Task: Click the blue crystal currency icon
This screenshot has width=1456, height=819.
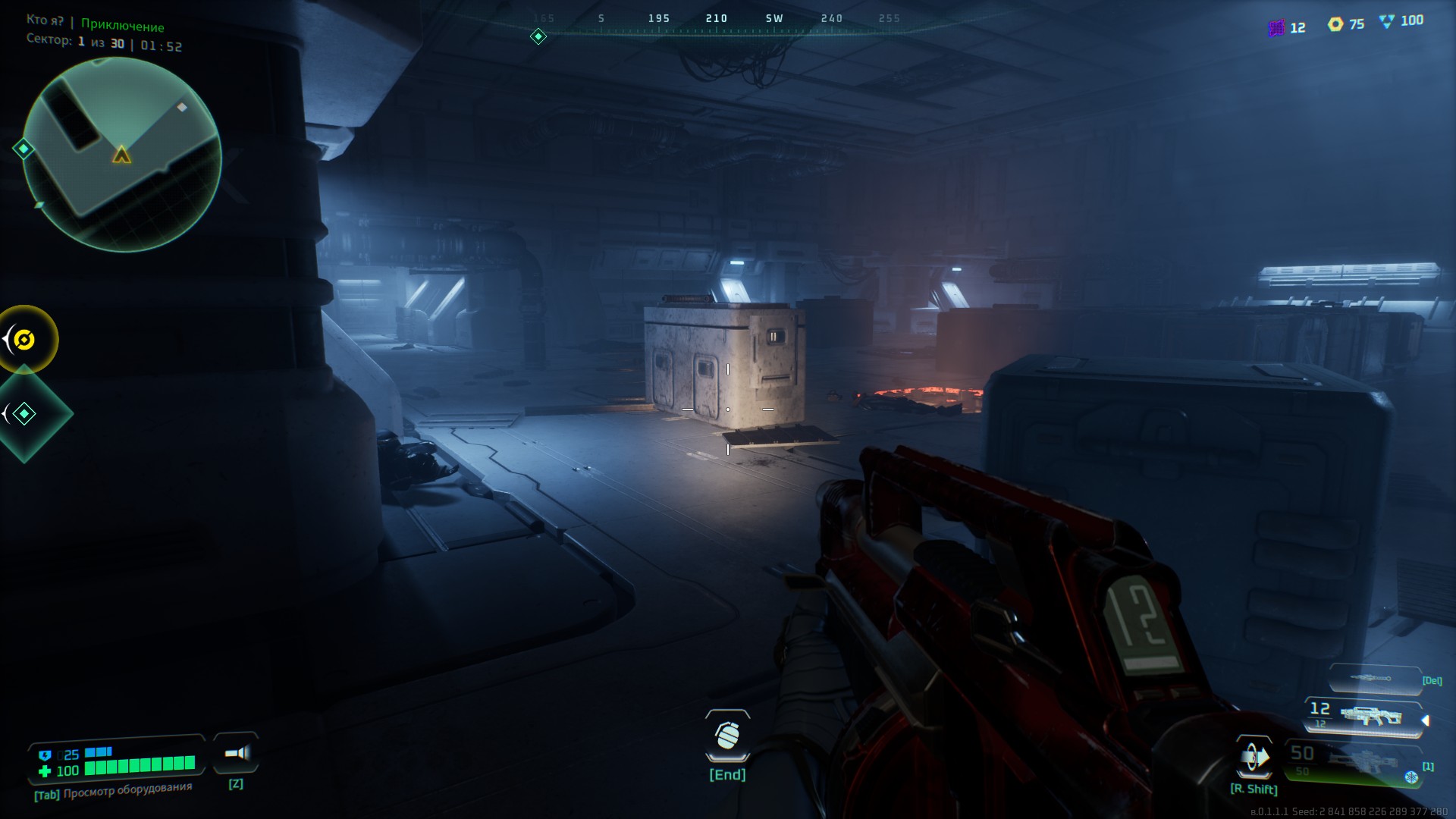Action: [x=1387, y=22]
